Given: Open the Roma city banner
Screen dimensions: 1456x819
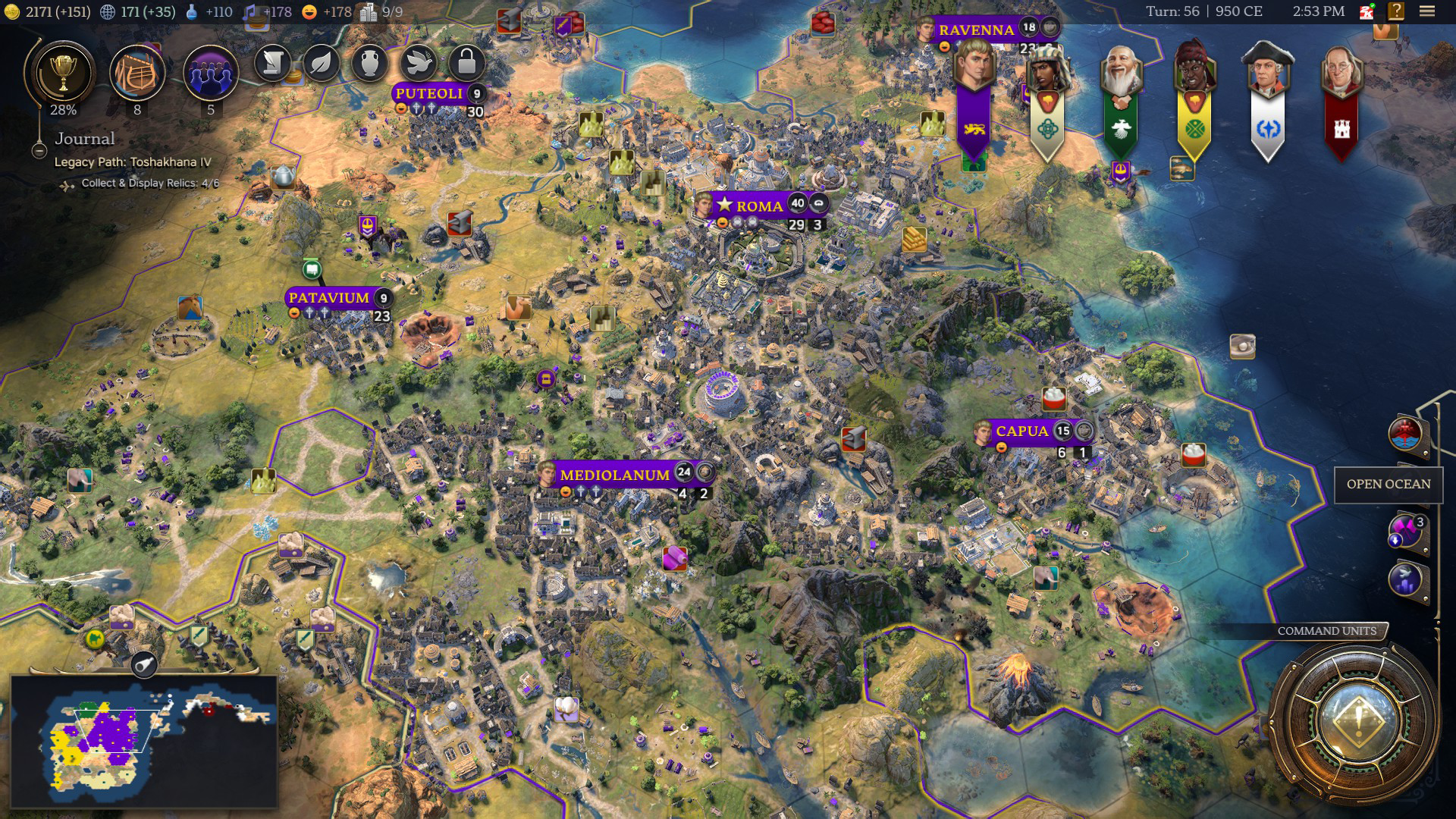Looking at the screenshot, I should pos(758,206).
